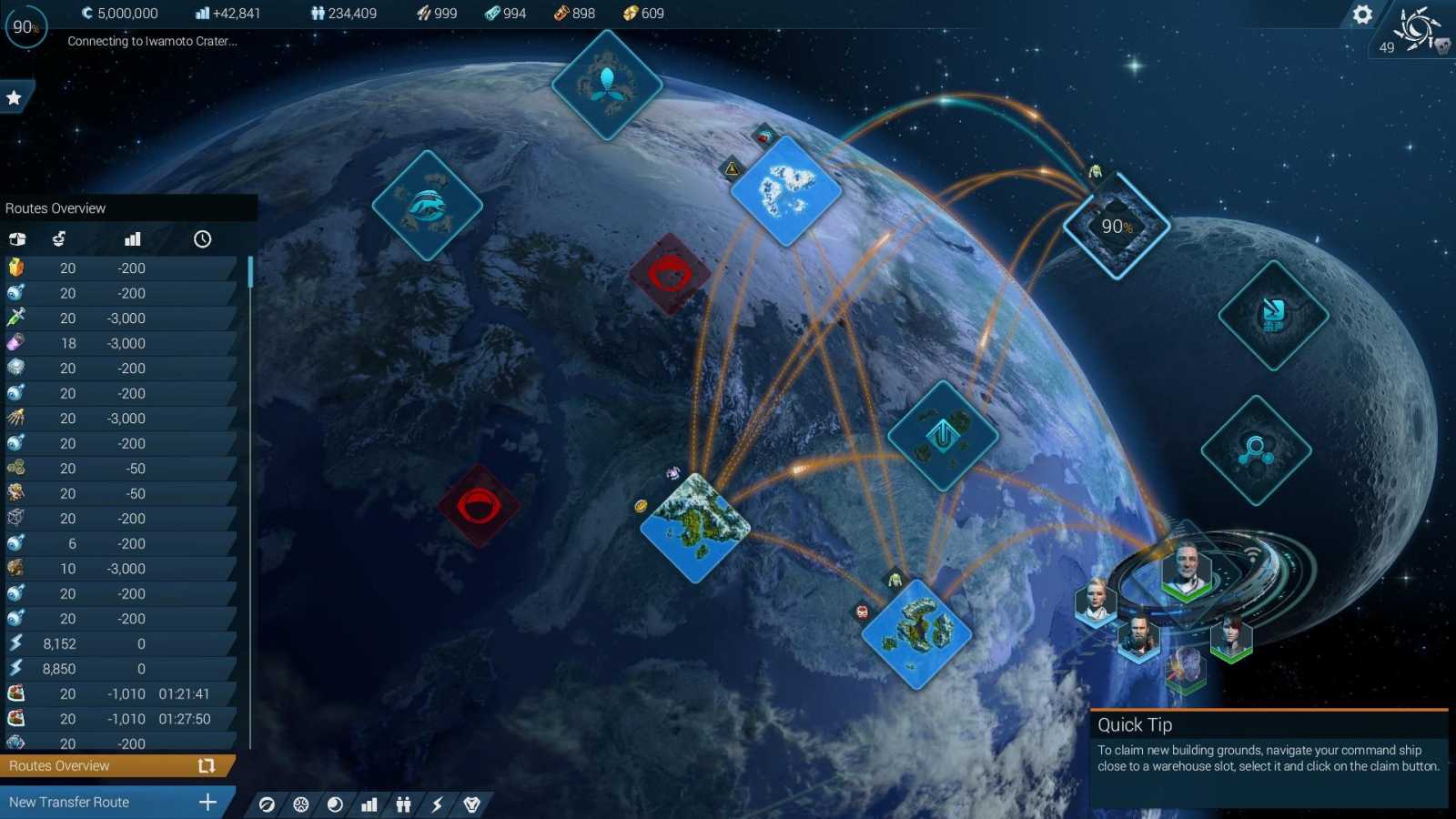The image size is (1456, 819).
Task: Select the statistics bar-chart icon on the bottom toolbar
Action: [x=369, y=804]
